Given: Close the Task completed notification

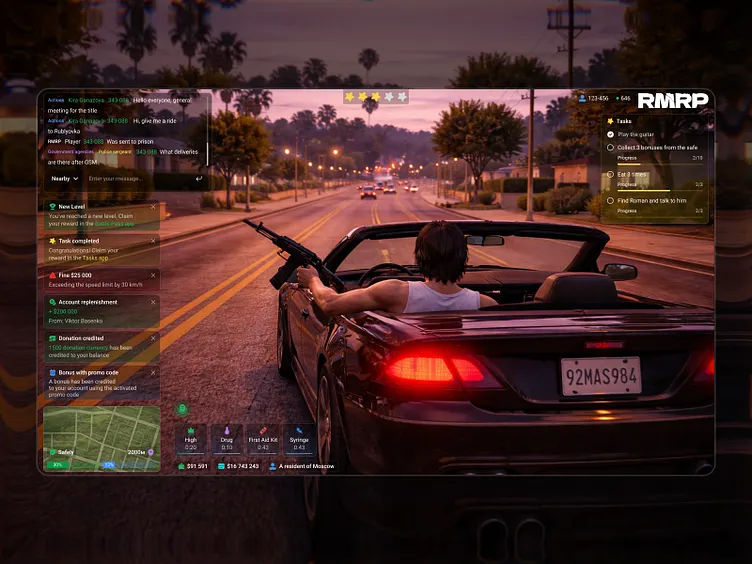Looking at the screenshot, I should pyautogui.click(x=153, y=240).
